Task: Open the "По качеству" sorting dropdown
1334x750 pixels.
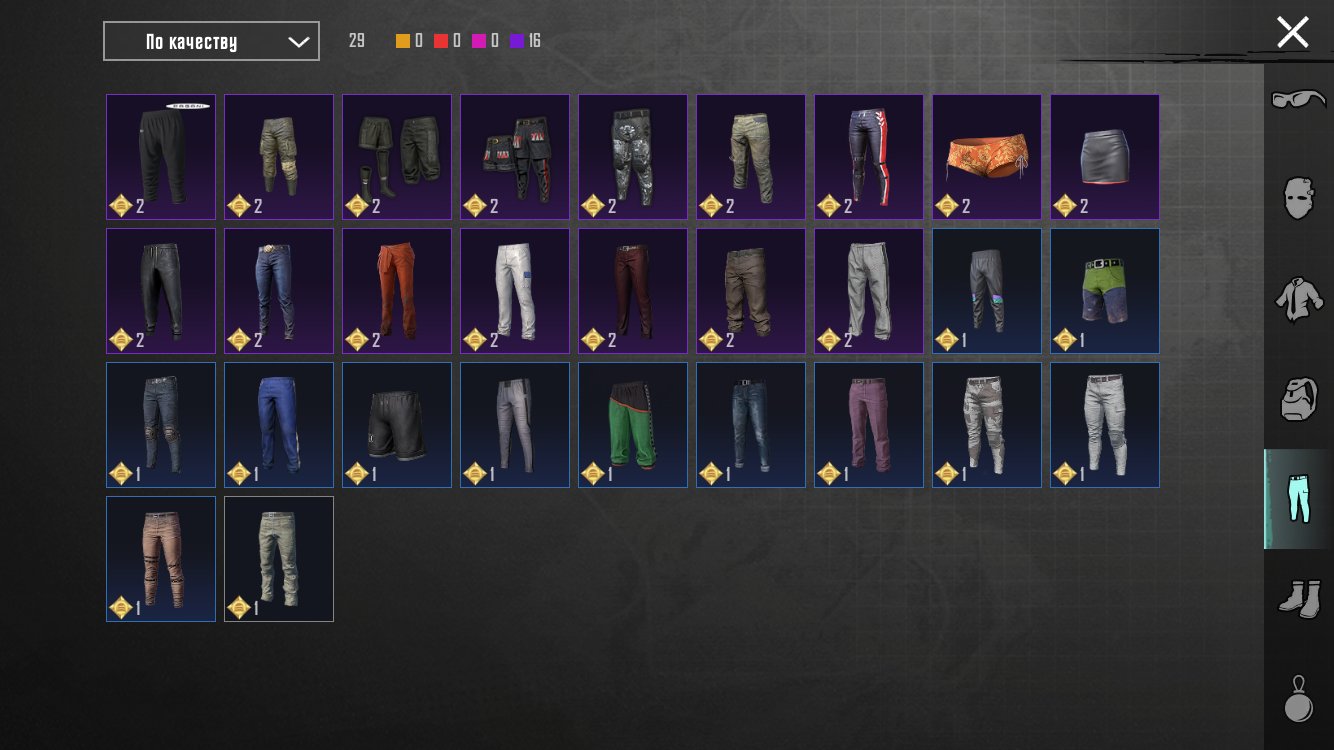Action: pos(211,41)
